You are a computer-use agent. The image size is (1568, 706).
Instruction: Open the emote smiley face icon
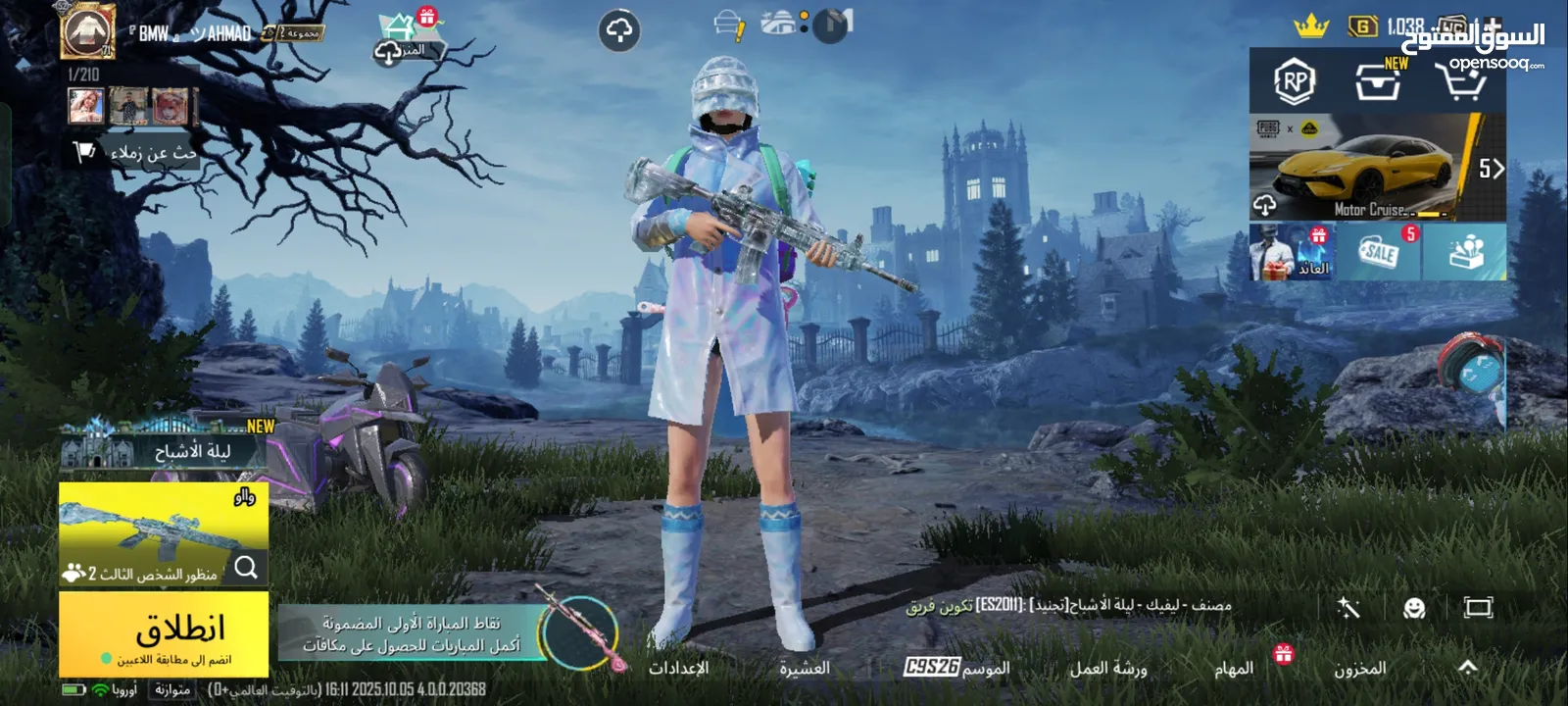1413,608
